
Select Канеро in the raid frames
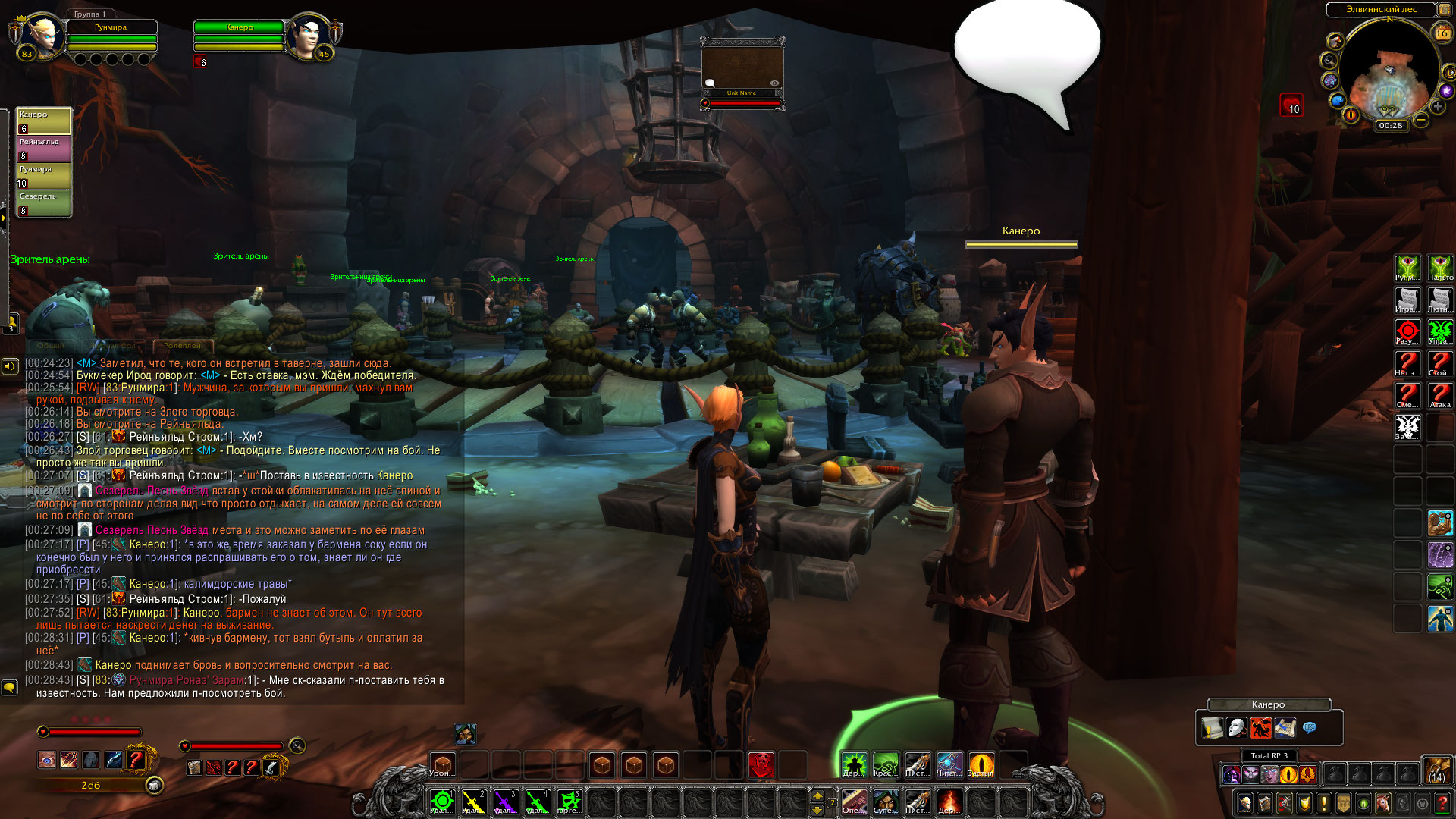[44, 121]
